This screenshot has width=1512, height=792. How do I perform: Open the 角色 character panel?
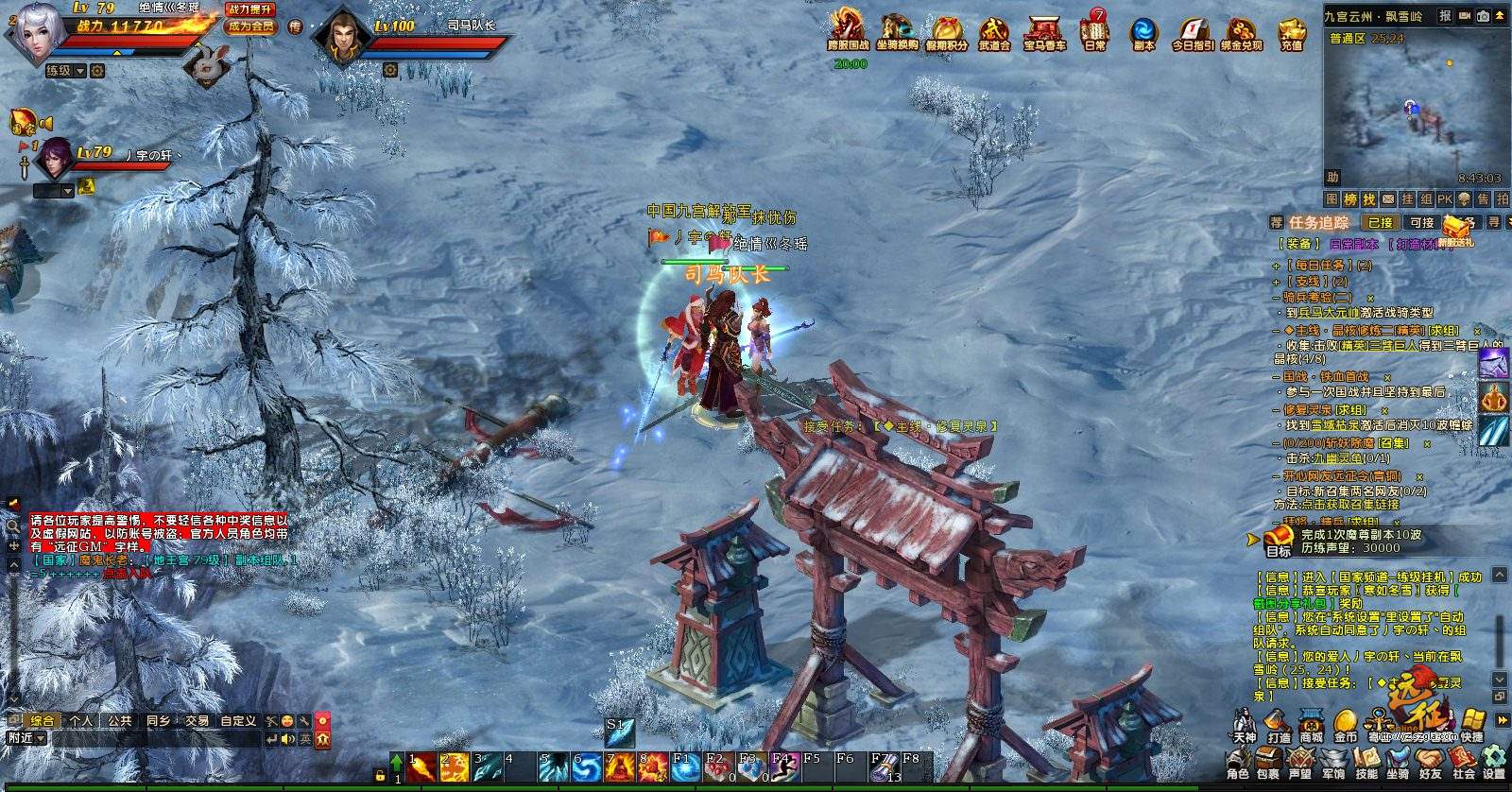pos(1238,762)
